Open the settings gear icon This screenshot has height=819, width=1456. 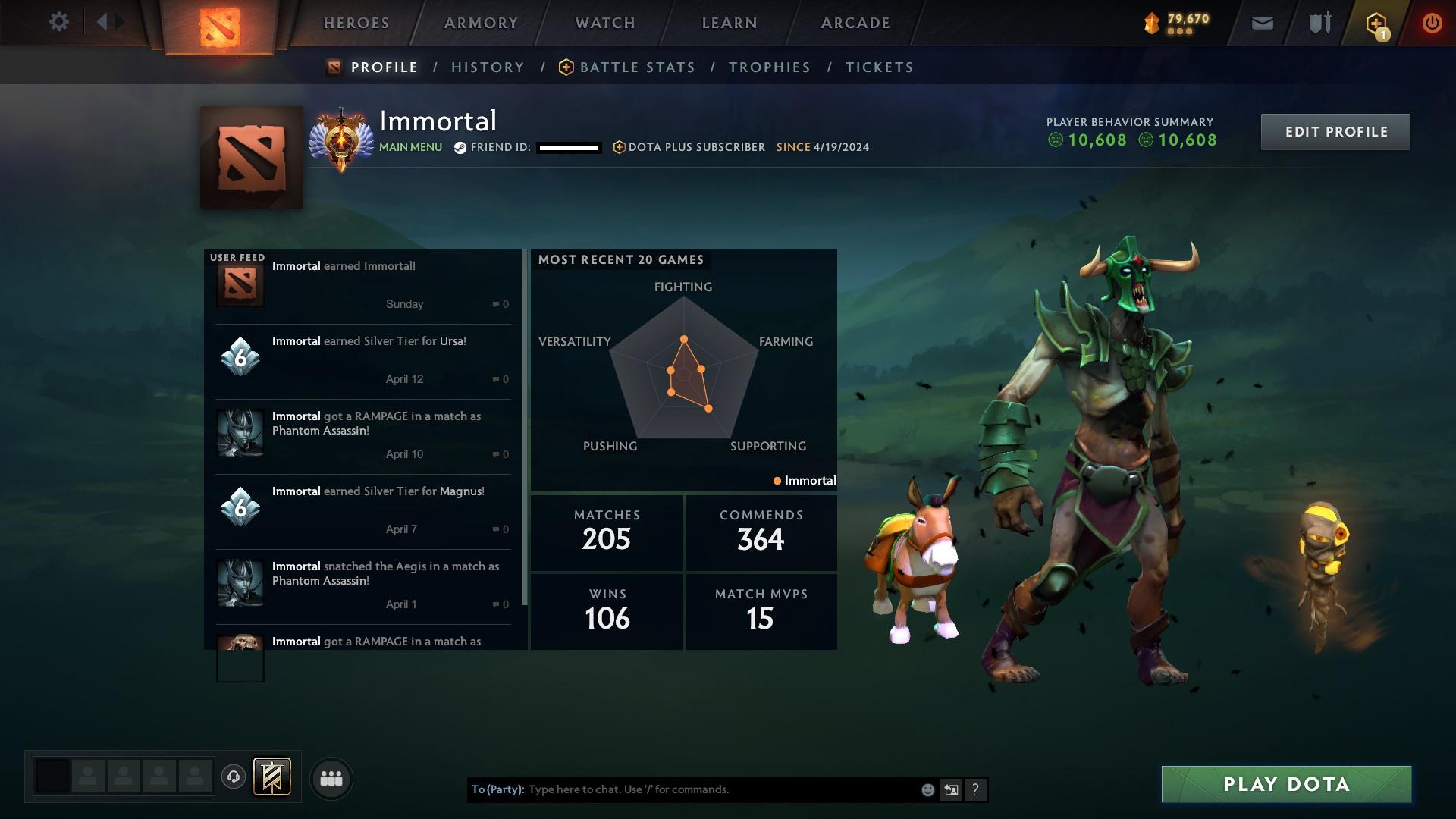59,22
